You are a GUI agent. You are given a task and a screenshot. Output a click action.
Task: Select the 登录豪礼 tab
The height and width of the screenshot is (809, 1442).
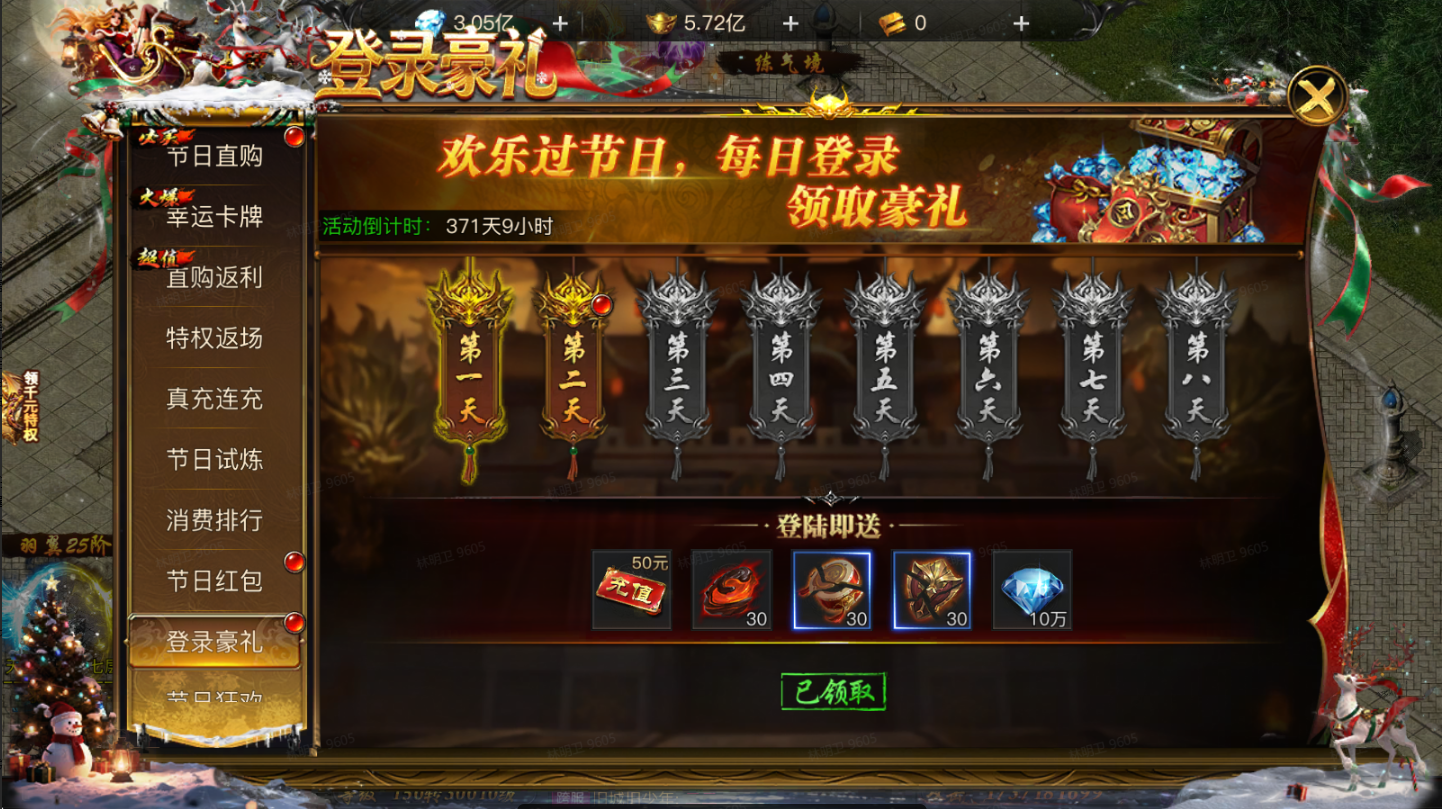(x=214, y=642)
